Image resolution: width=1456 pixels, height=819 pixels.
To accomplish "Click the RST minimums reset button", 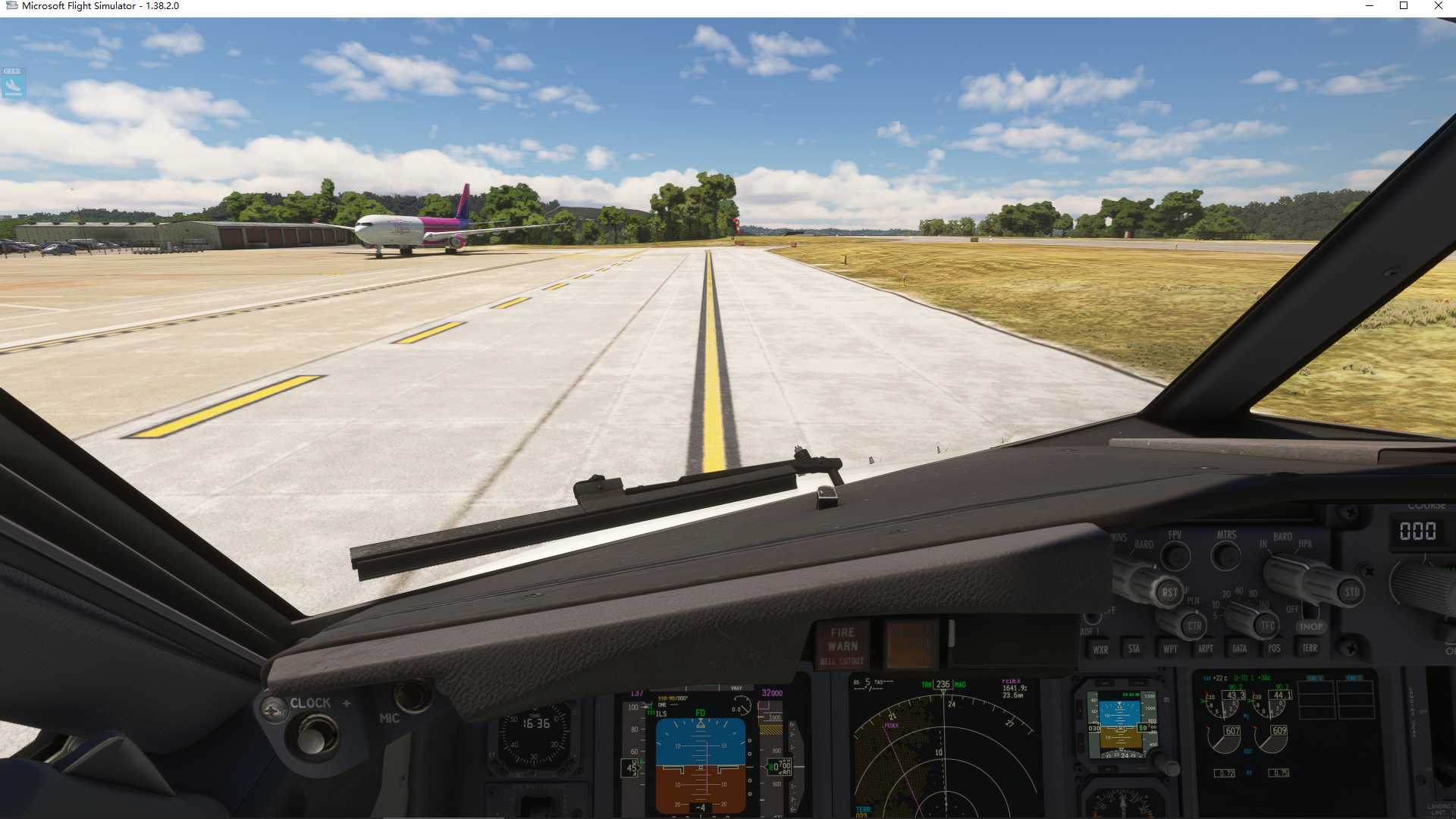I will pos(1169,592).
